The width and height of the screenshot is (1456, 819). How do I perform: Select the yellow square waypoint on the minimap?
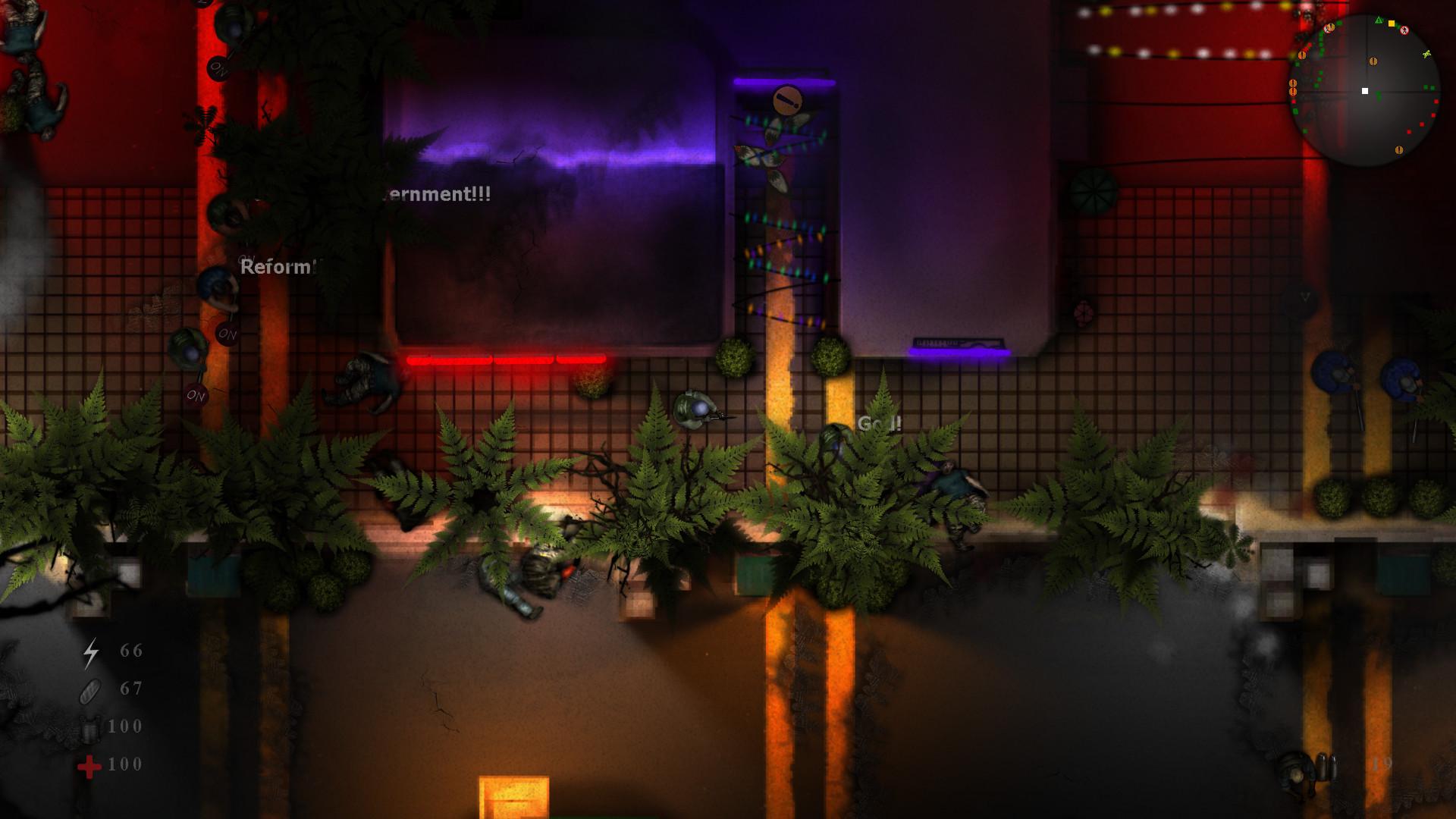1392,23
